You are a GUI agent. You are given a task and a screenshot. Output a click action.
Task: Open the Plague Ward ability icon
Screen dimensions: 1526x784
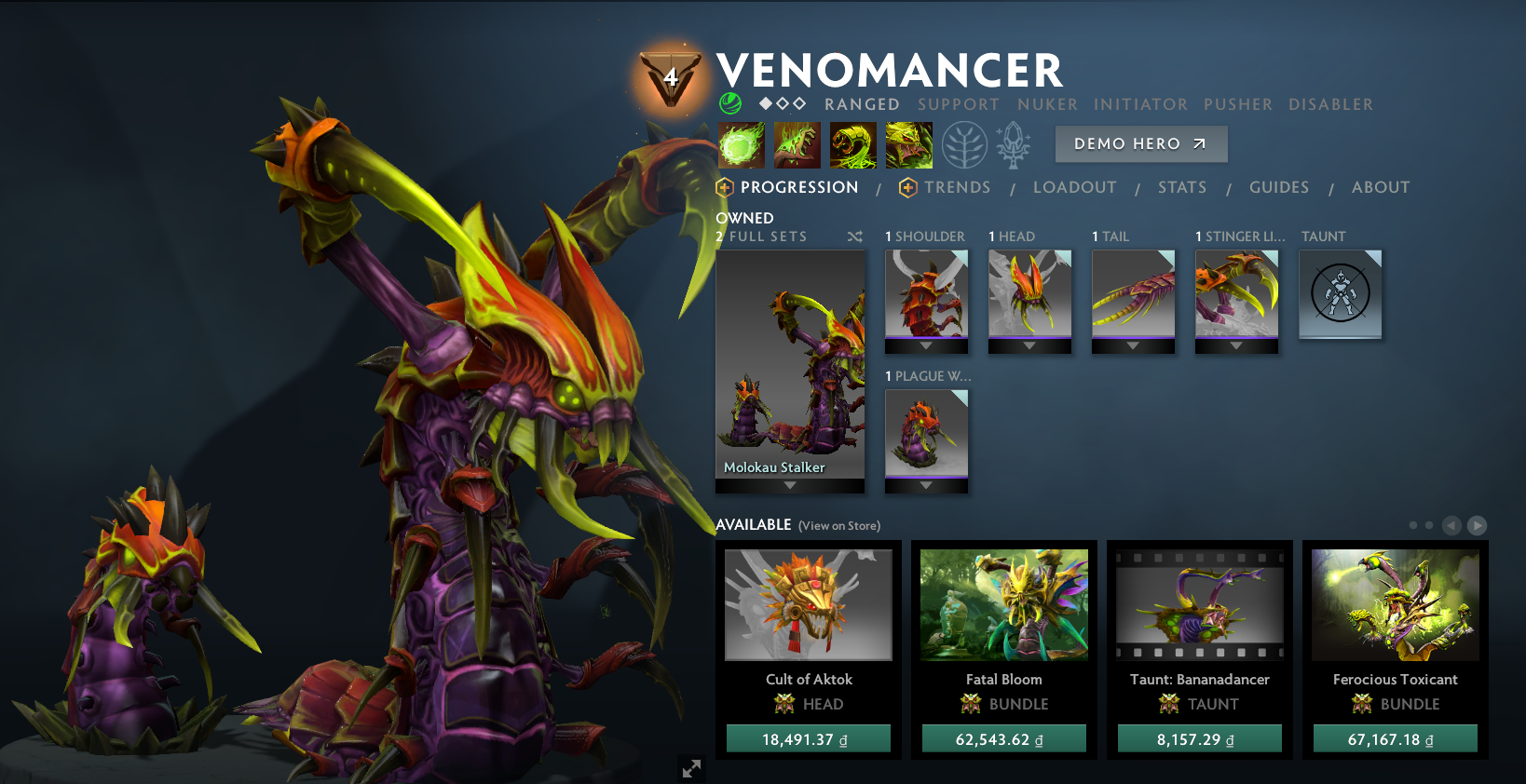click(x=853, y=145)
